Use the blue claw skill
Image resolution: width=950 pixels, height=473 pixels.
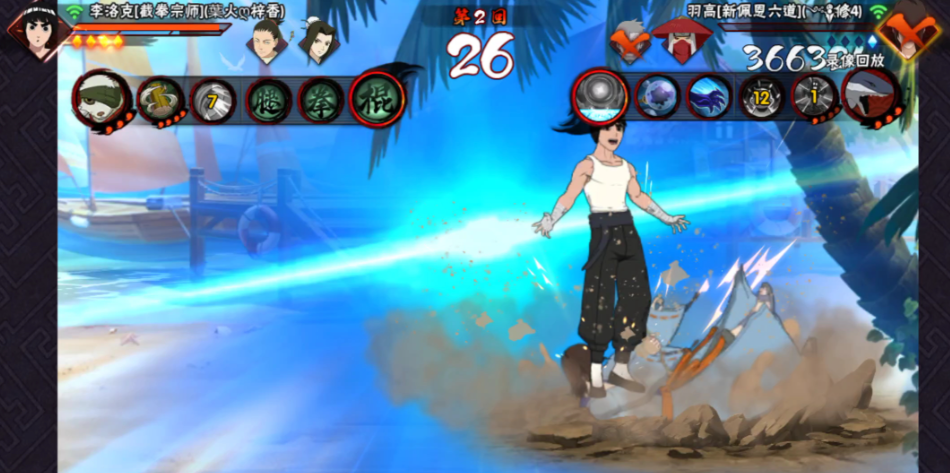point(709,97)
